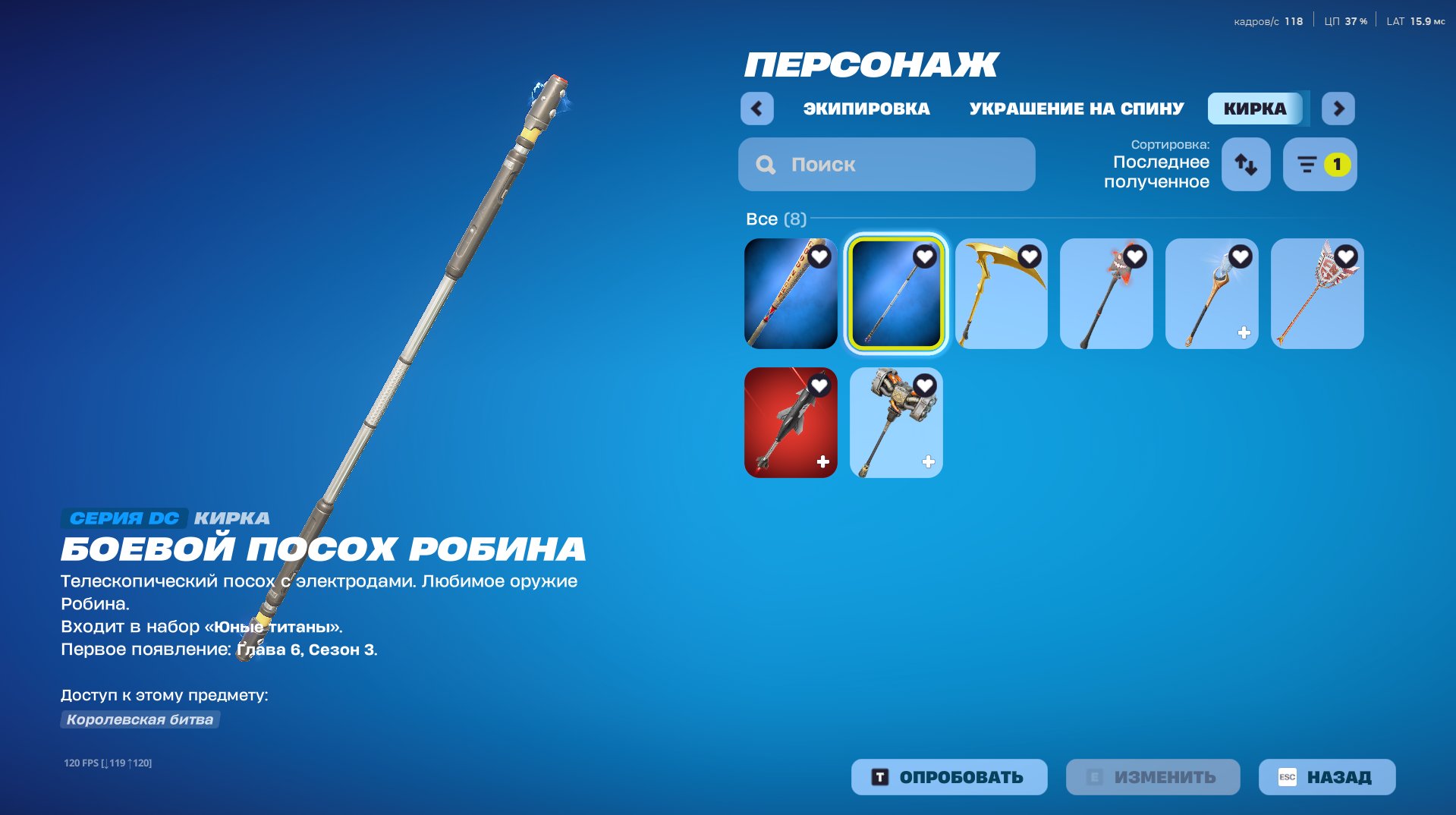
Task: Select the rocket pickaxe on red background
Action: point(790,423)
